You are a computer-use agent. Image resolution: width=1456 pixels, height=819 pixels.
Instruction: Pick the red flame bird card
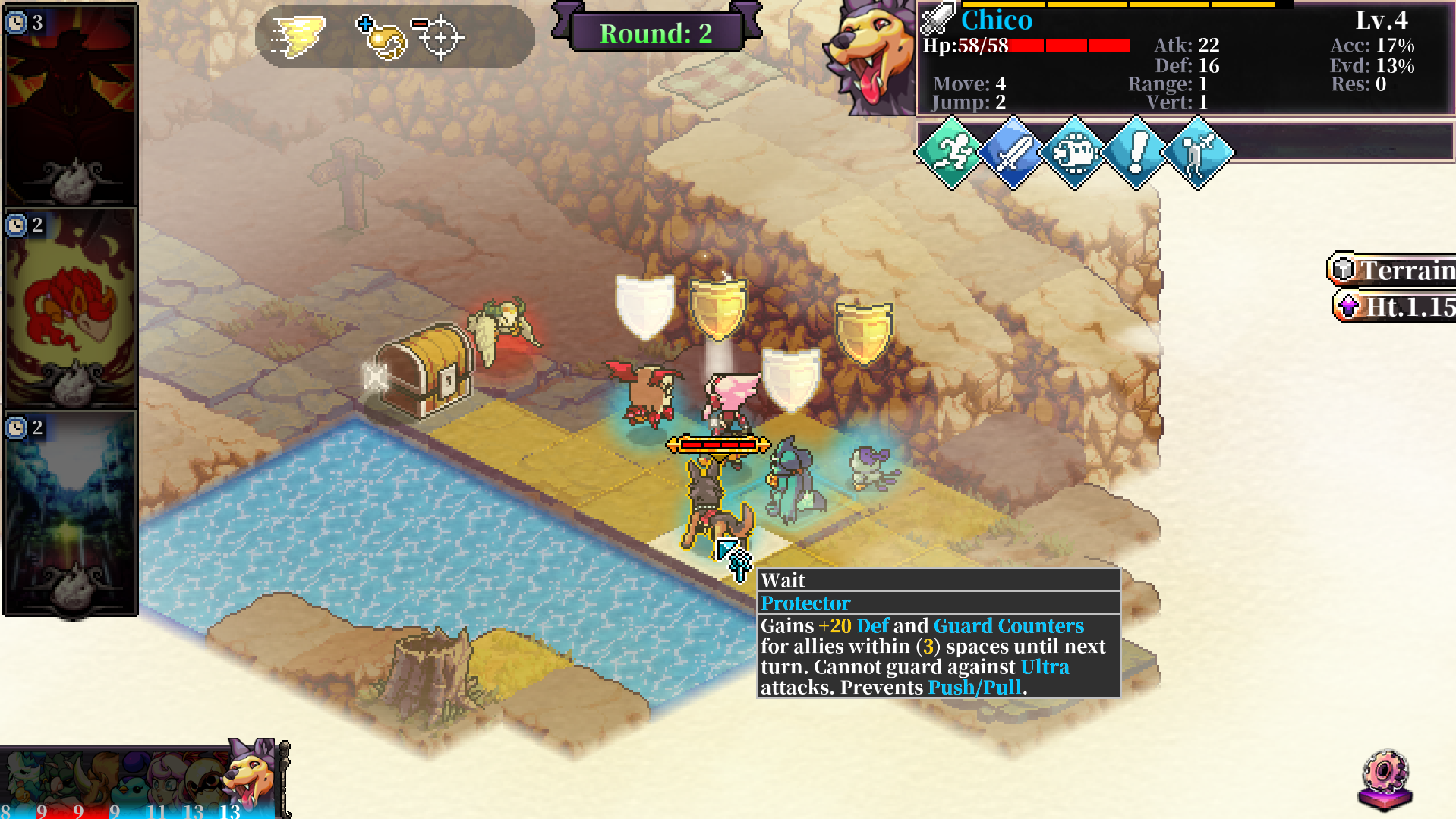[71, 309]
